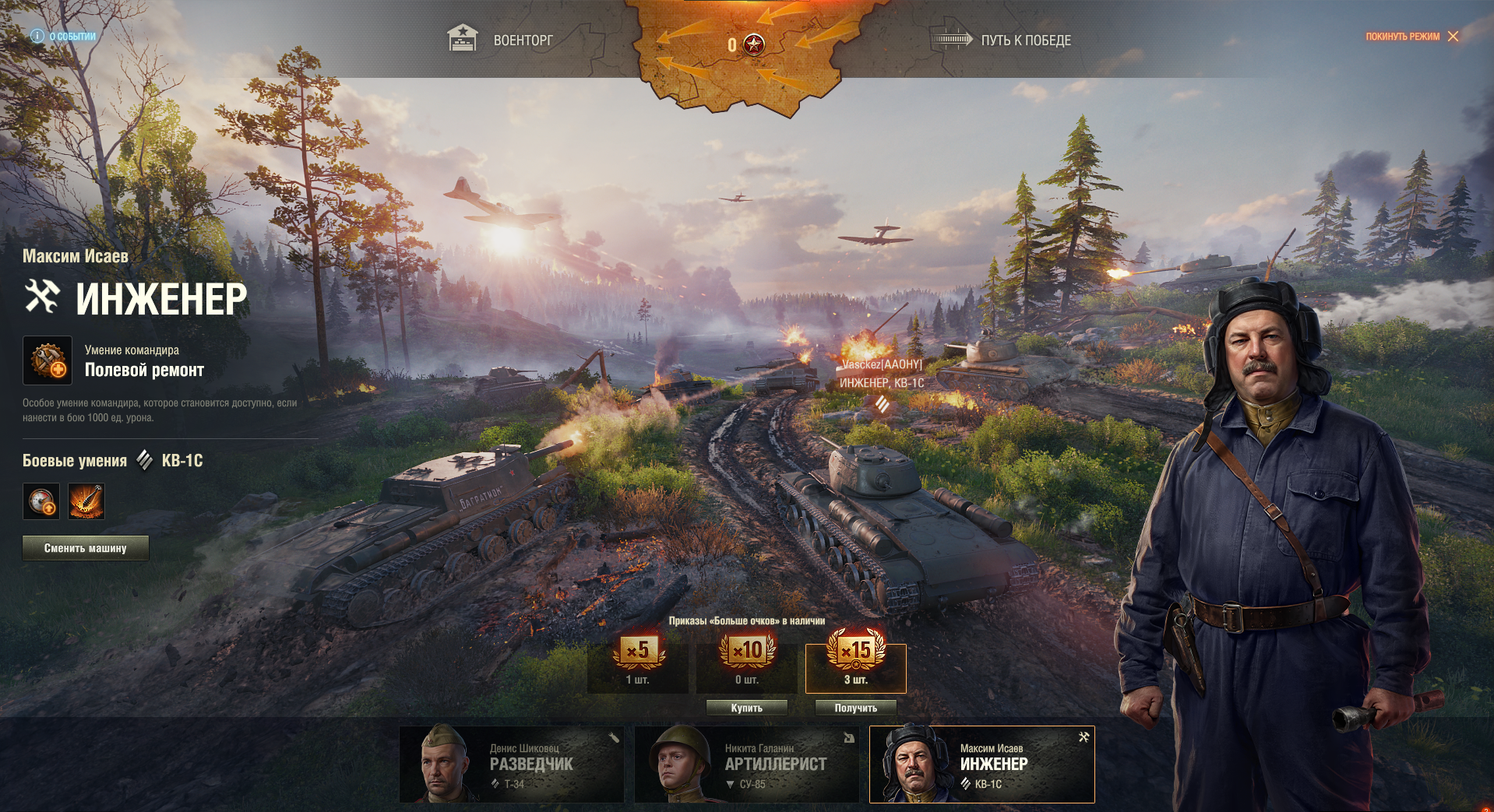Click the Сменить машину button
The height and width of the screenshot is (812, 1494).
pos(86,548)
